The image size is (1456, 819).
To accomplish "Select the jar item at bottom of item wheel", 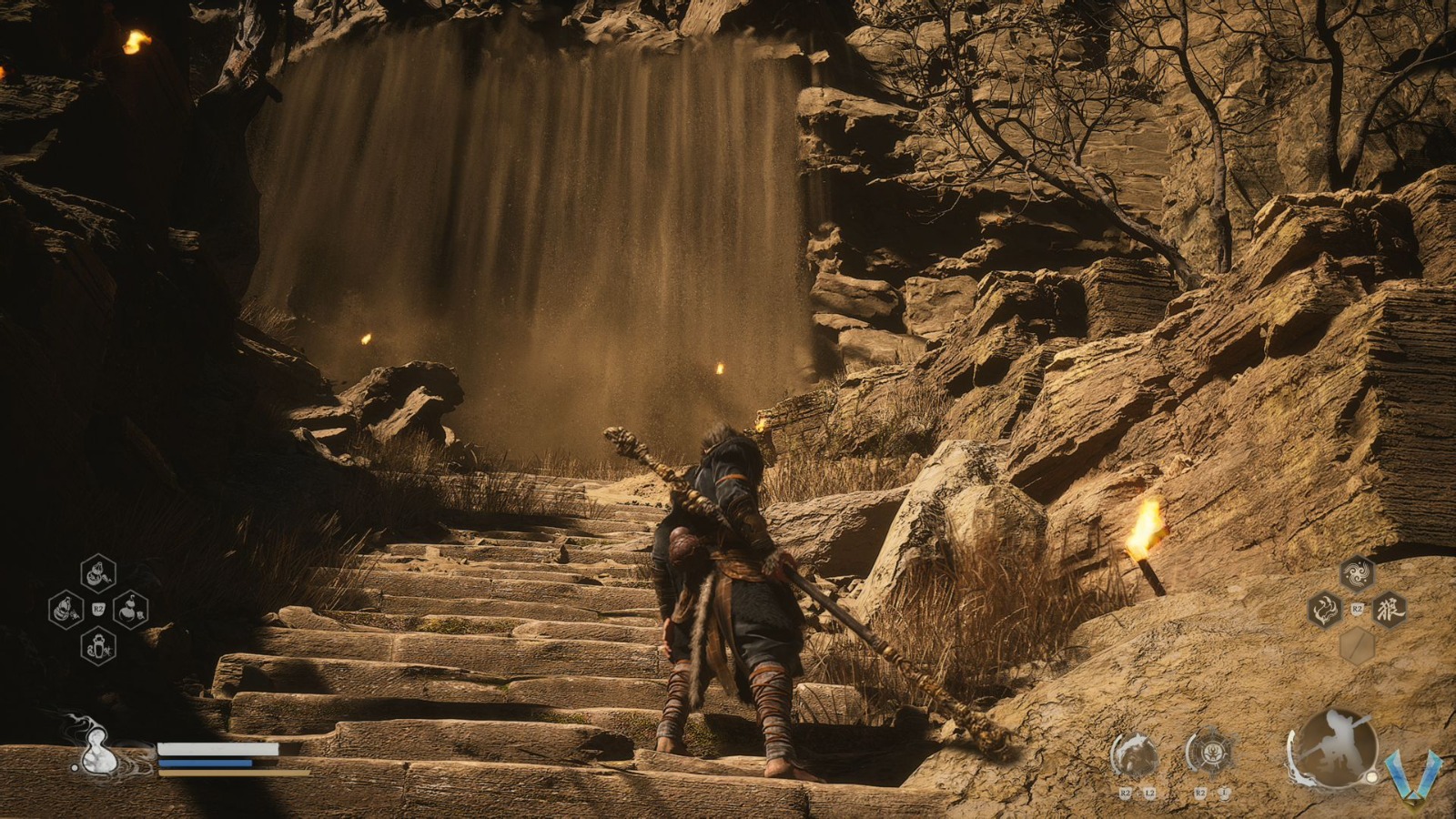I will (x=98, y=648).
